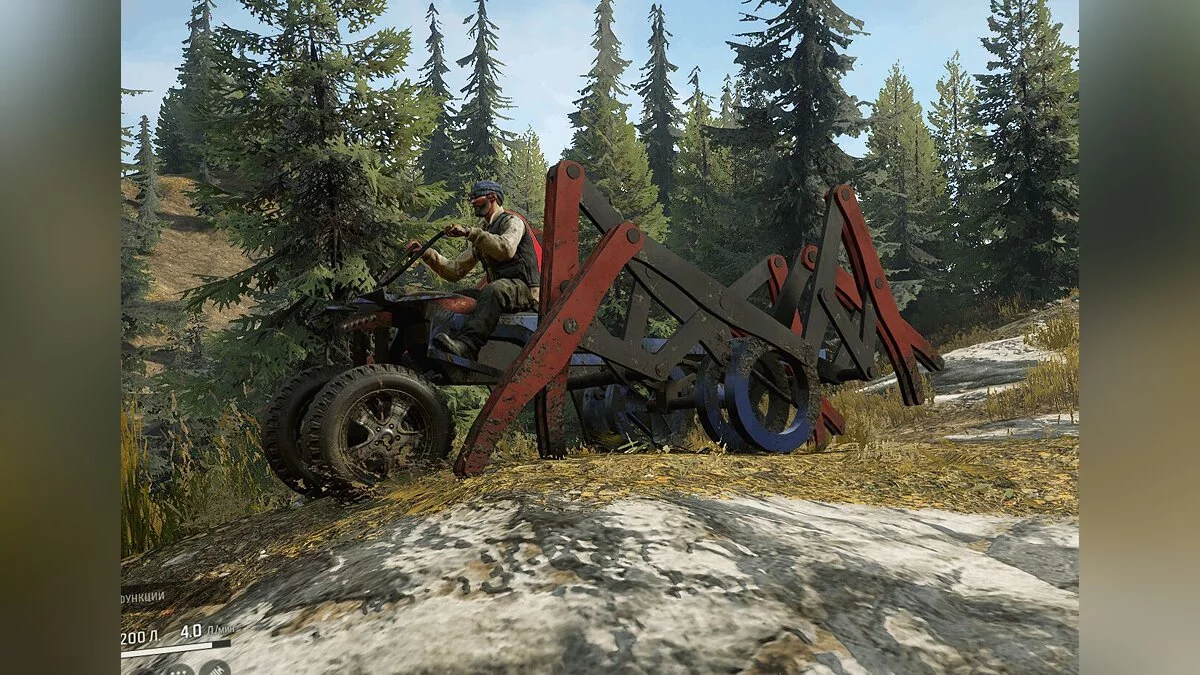1200x675 pixels.
Task: Click the round three-dots HUD icon
Action: pyautogui.click(x=178, y=668)
